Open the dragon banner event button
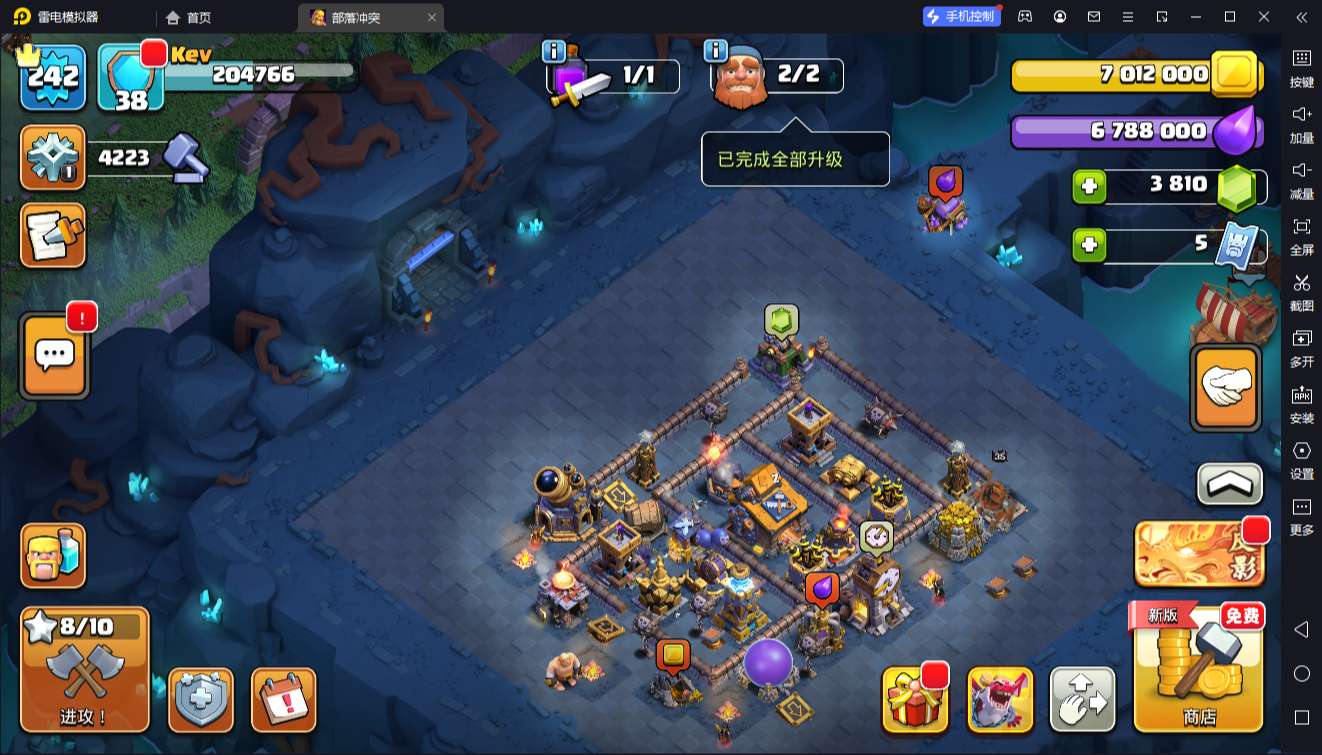The image size is (1322, 755). [x=1198, y=554]
